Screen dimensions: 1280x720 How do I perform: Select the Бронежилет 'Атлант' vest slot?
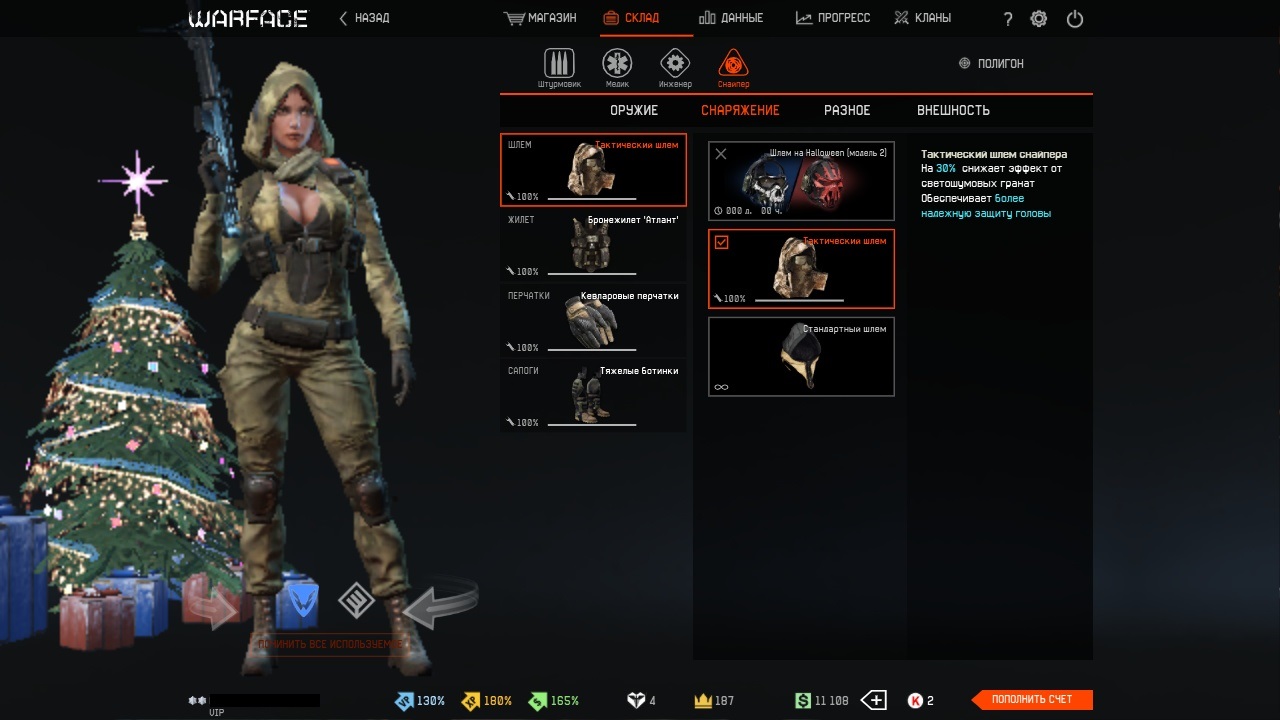coord(593,244)
